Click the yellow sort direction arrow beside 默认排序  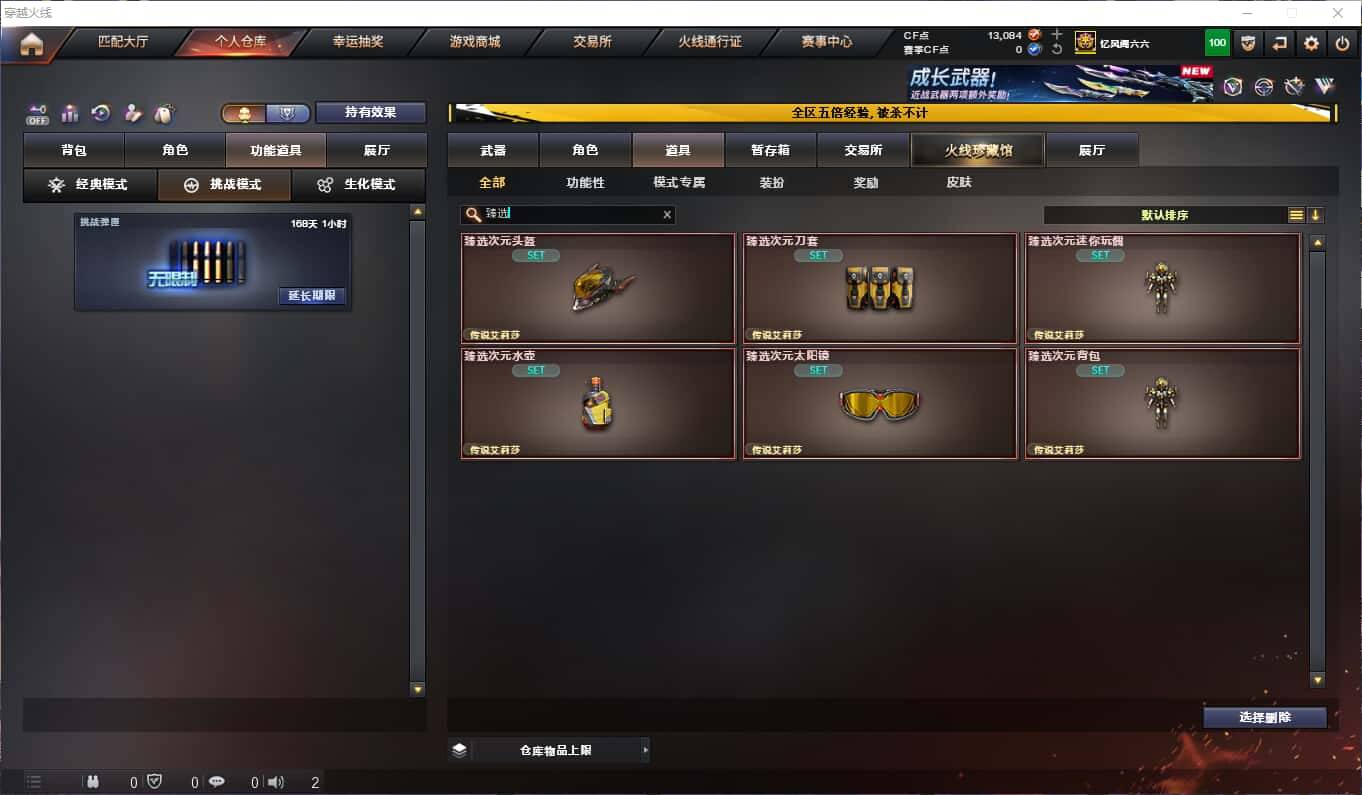1318,214
